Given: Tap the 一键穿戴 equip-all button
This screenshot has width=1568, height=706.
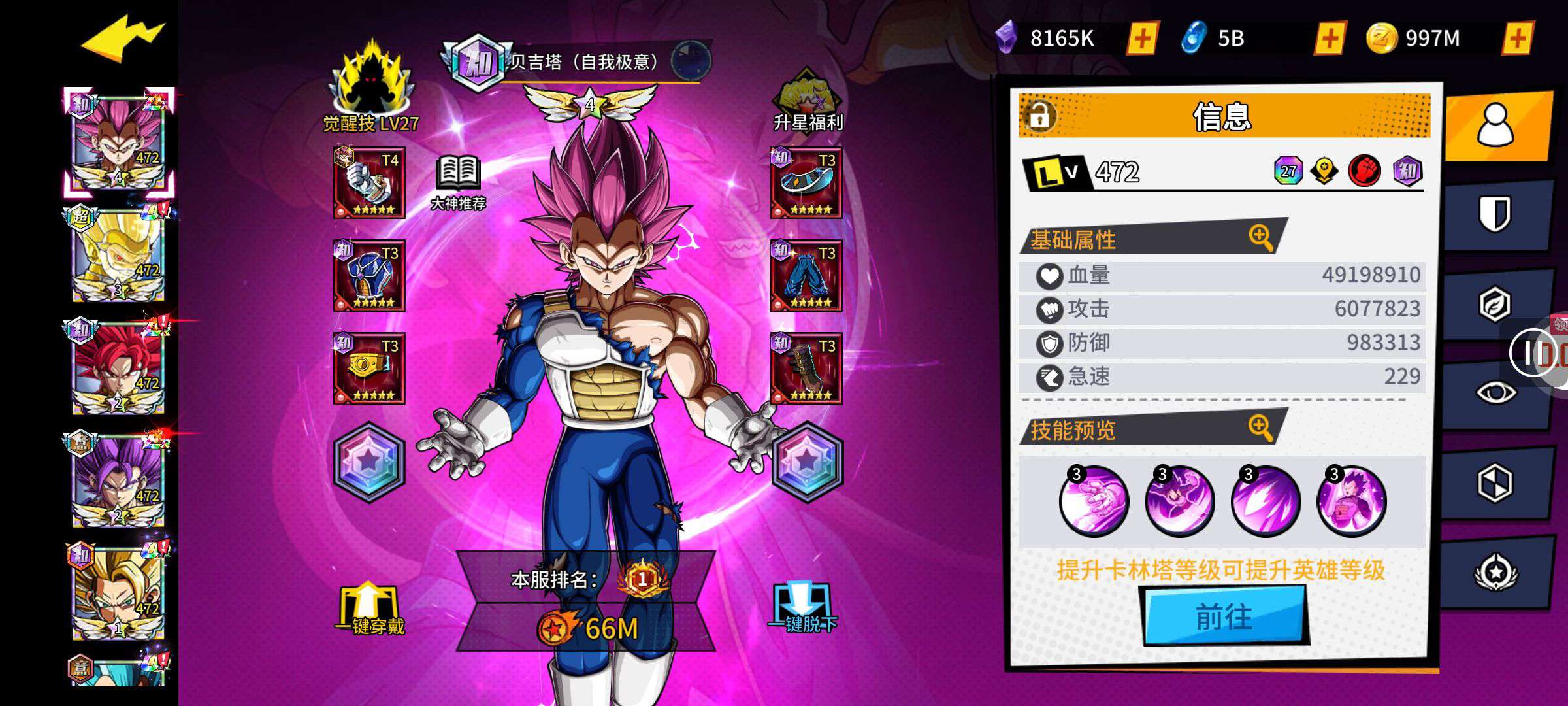Looking at the screenshot, I should pos(369,609).
